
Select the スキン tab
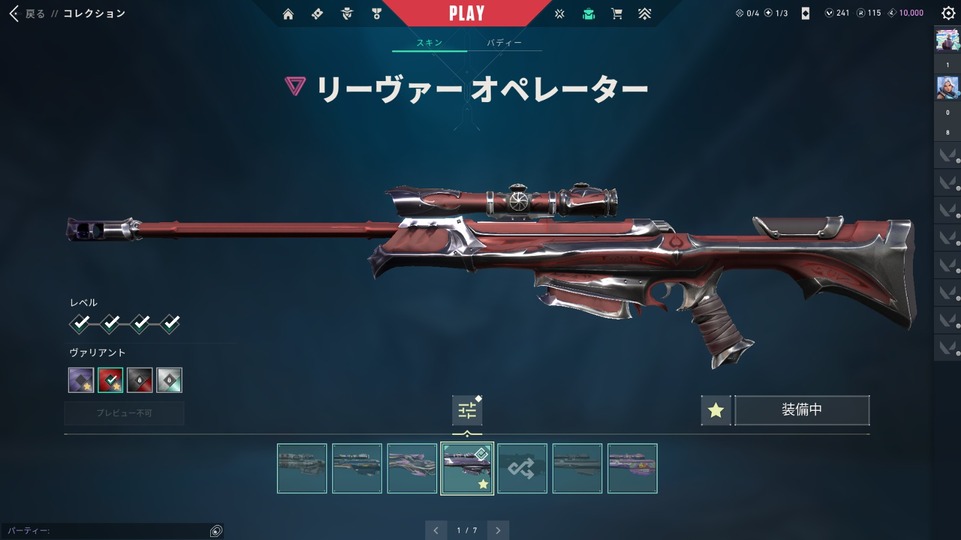[x=429, y=44]
